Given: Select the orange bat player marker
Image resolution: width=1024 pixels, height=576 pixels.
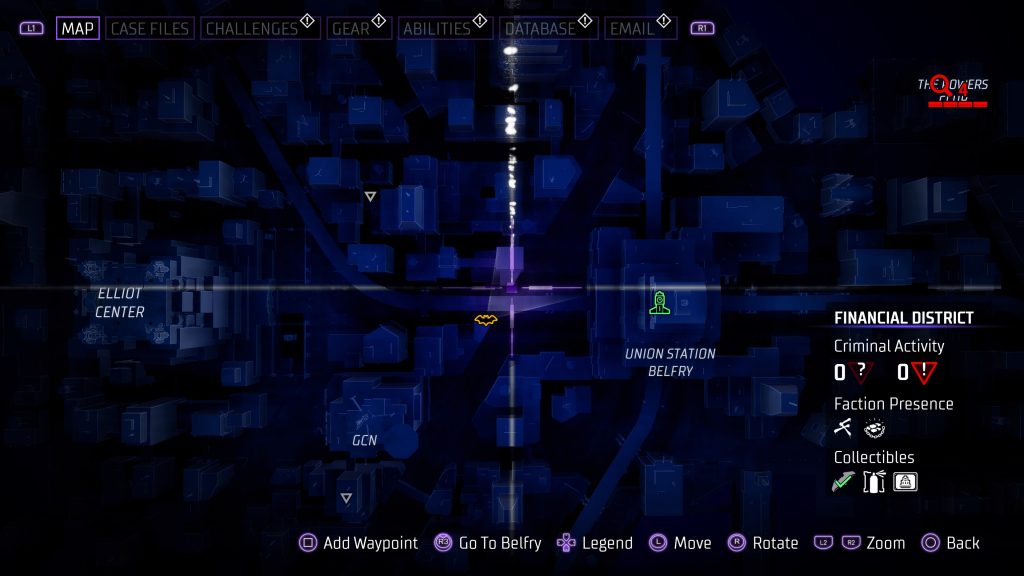Looking at the screenshot, I should pyautogui.click(x=486, y=320).
